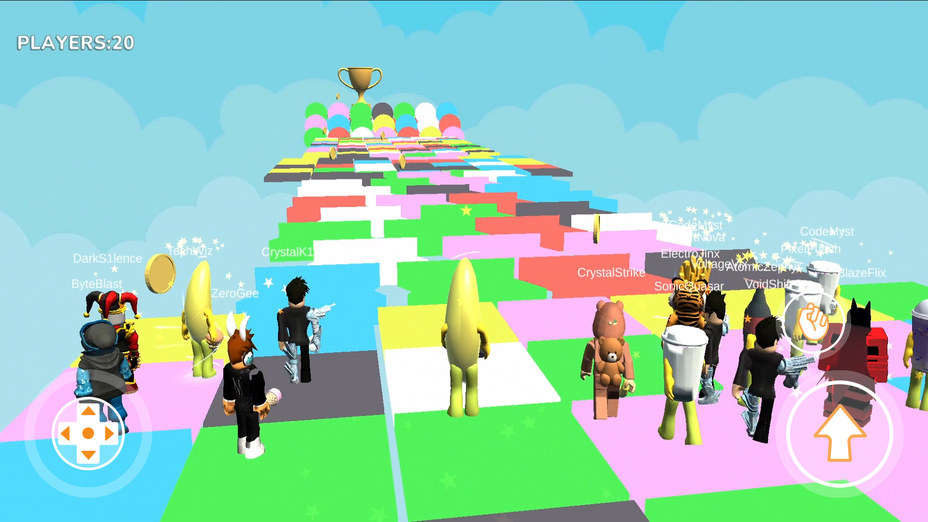The image size is (928, 522).
Task: Tap the down arrow on the movement D-pad
Action: (x=88, y=455)
